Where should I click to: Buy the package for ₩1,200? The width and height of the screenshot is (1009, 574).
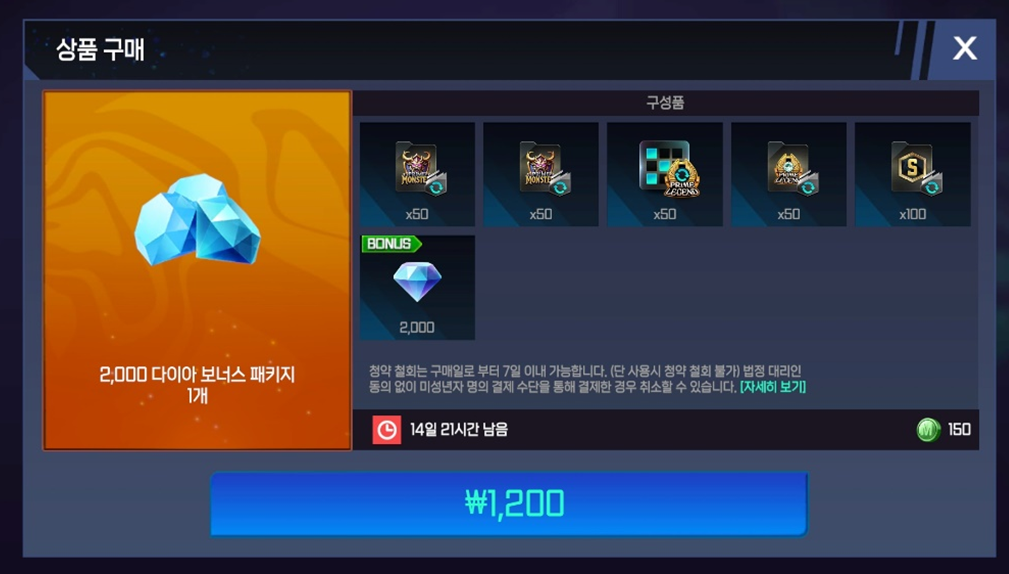pos(509,503)
